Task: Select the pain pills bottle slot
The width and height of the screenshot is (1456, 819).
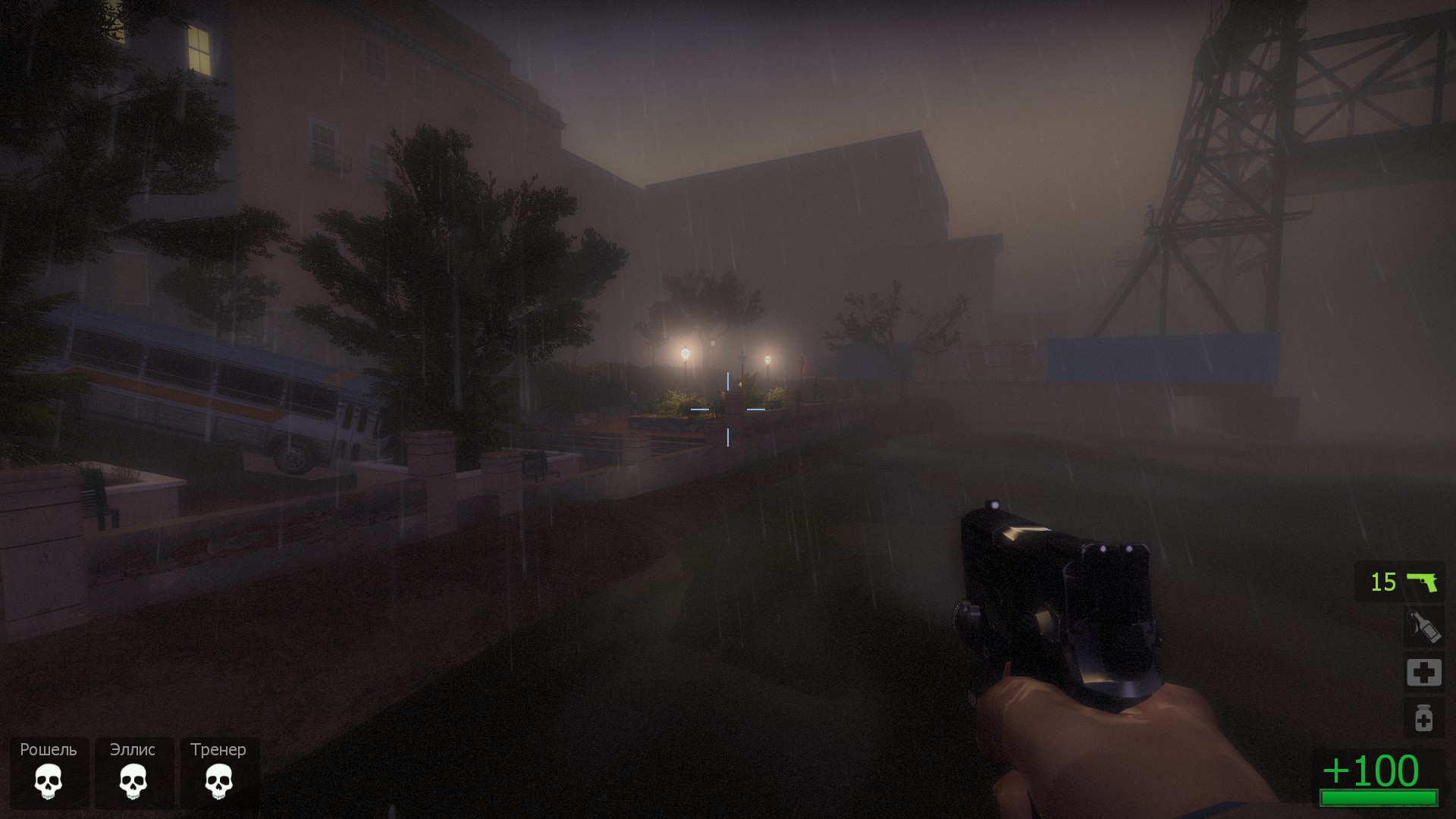Action: coord(1423,717)
